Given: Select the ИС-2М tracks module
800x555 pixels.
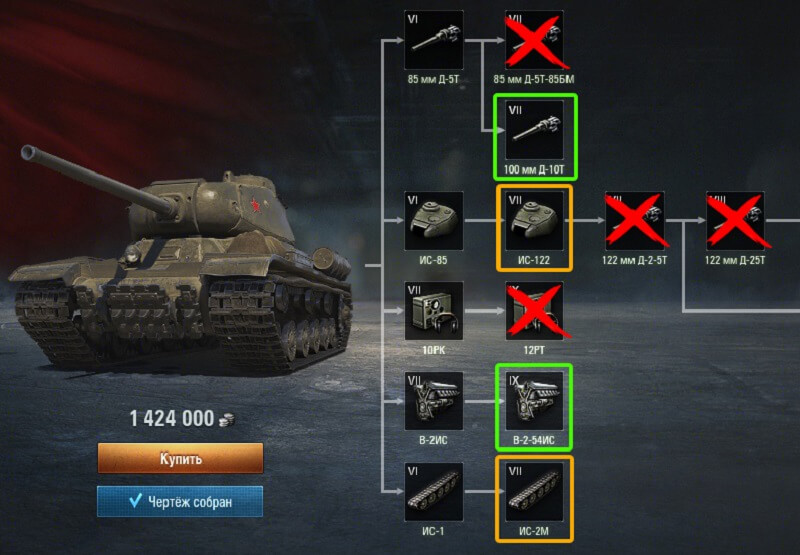Looking at the screenshot, I should (x=533, y=491).
